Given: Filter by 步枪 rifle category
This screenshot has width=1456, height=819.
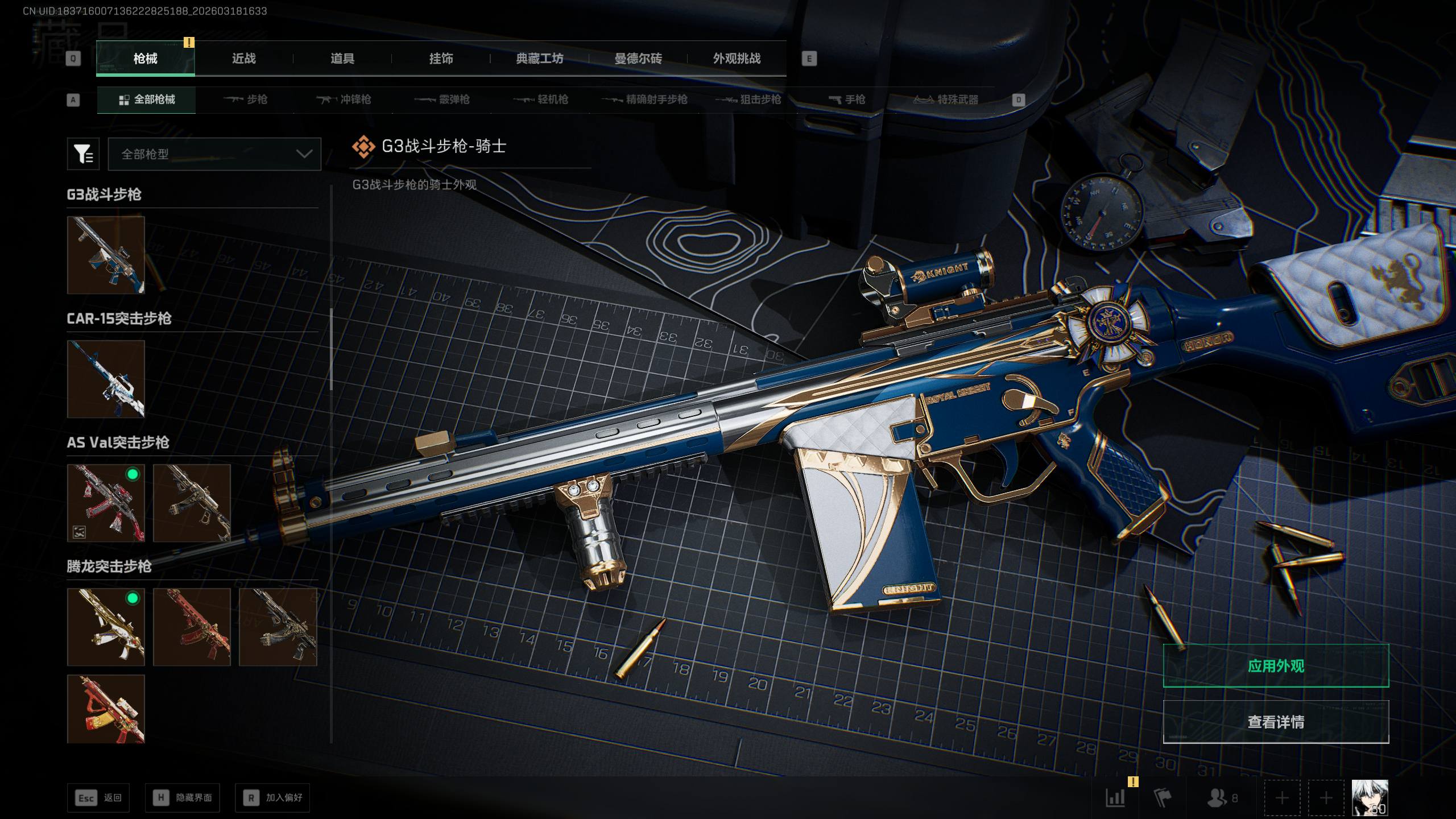Looking at the screenshot, I should click(246, 100).
